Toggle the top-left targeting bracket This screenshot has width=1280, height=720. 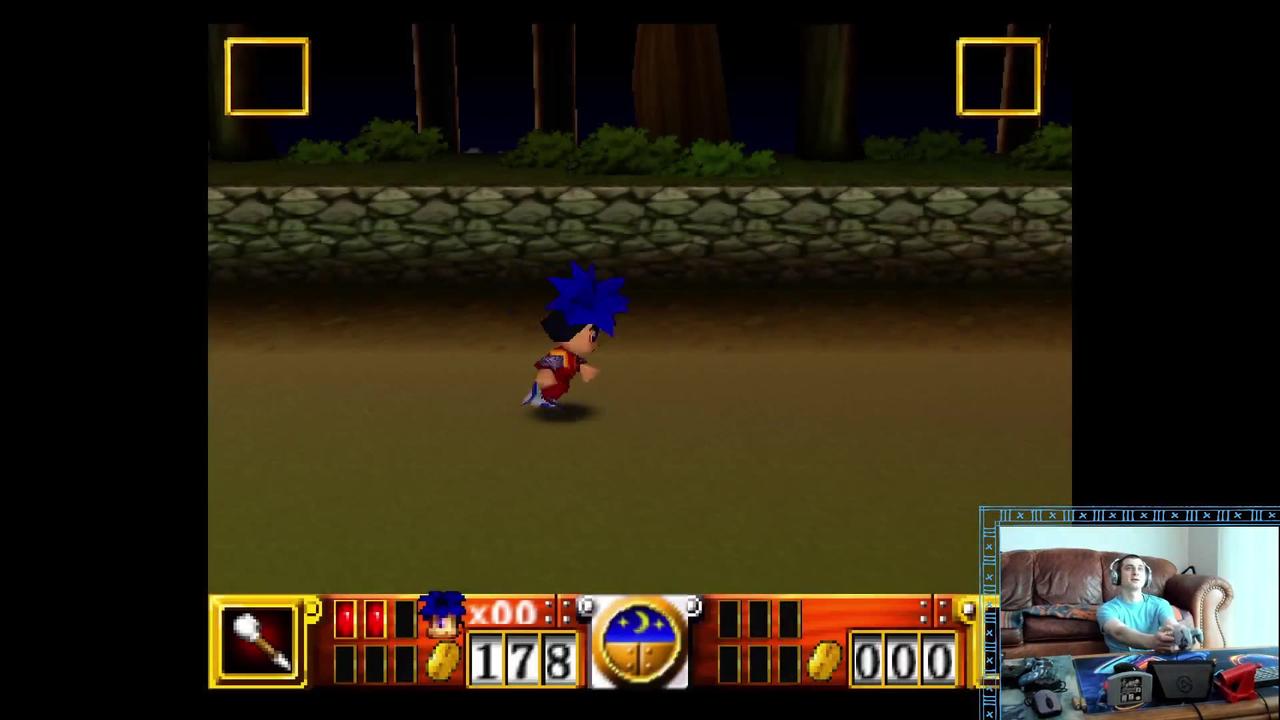[267, 76]
